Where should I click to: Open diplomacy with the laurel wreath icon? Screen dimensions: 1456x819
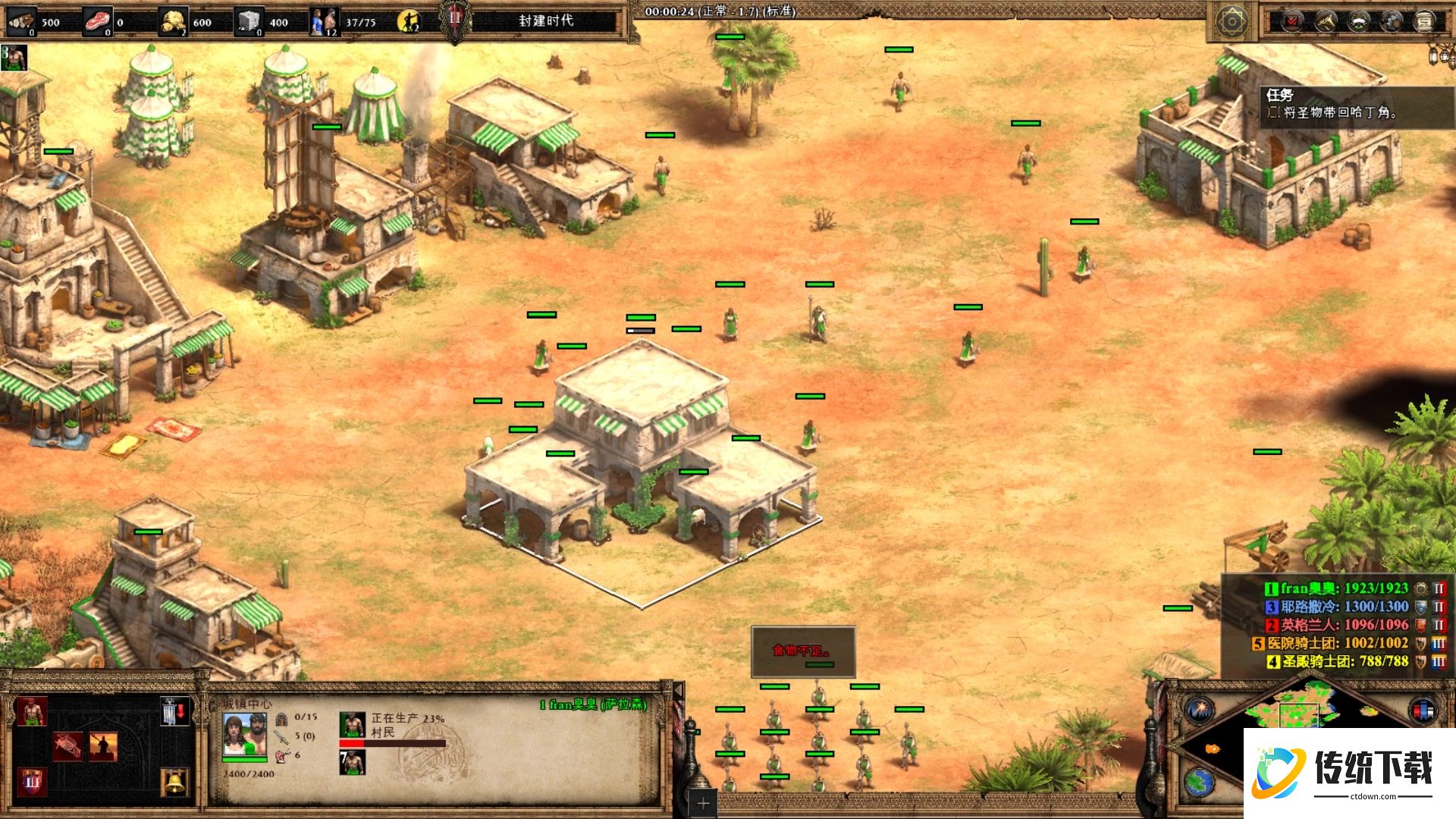(1357, 21)
